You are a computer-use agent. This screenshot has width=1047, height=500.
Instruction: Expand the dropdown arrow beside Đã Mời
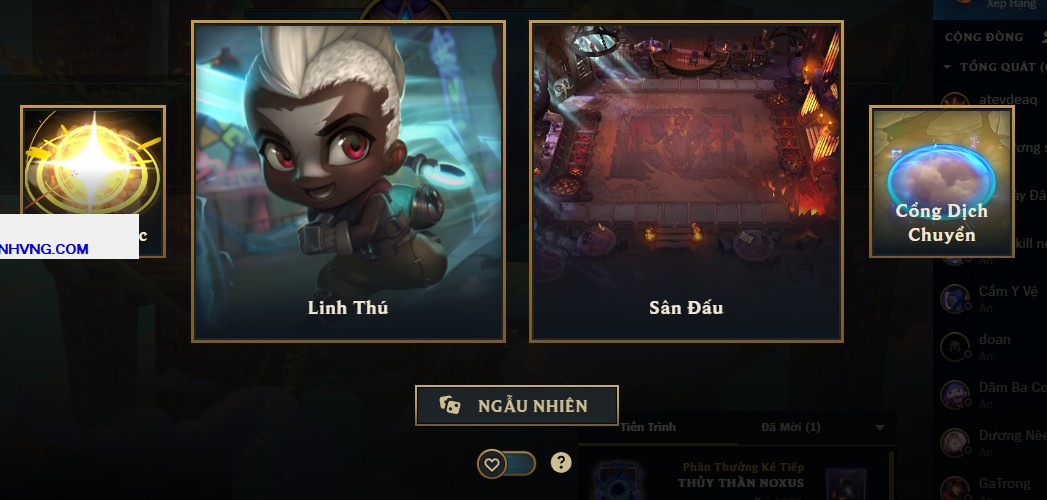click(880, 428)
